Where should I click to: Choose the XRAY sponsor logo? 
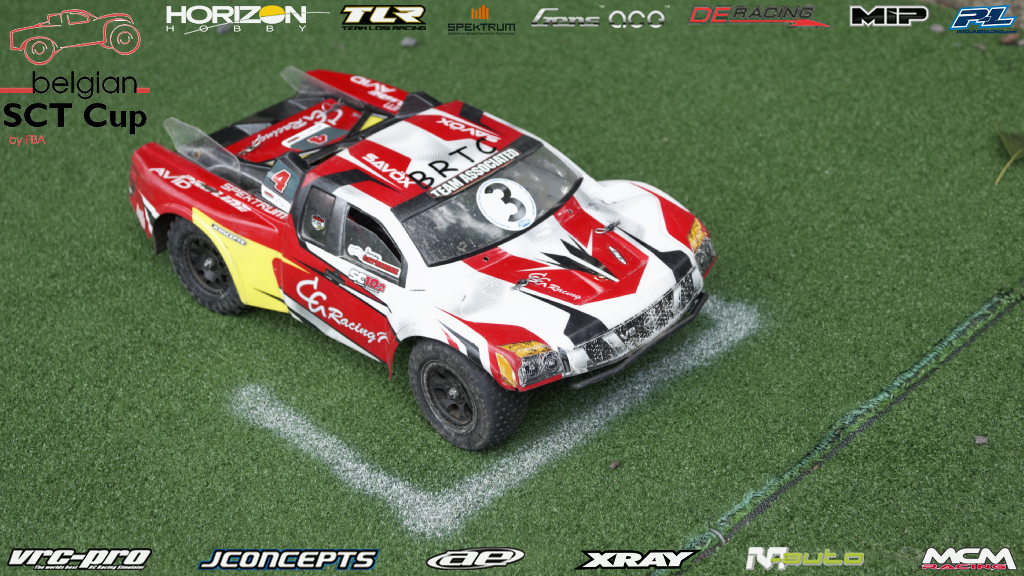tap(636, 559)
